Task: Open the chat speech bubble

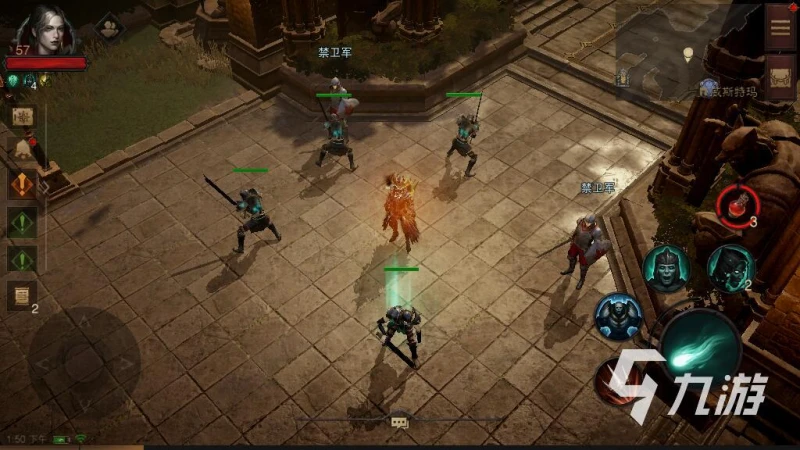Action: coord(399,422)
